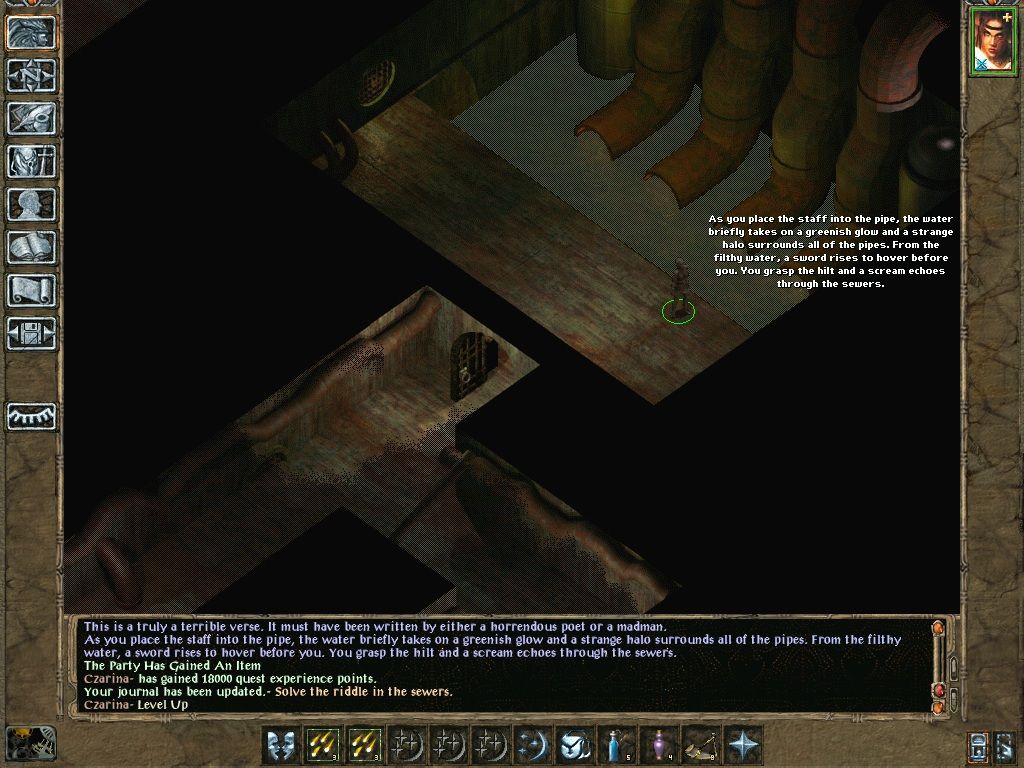Click the clock button in bottom-left corner

click(x=31, y=743)
